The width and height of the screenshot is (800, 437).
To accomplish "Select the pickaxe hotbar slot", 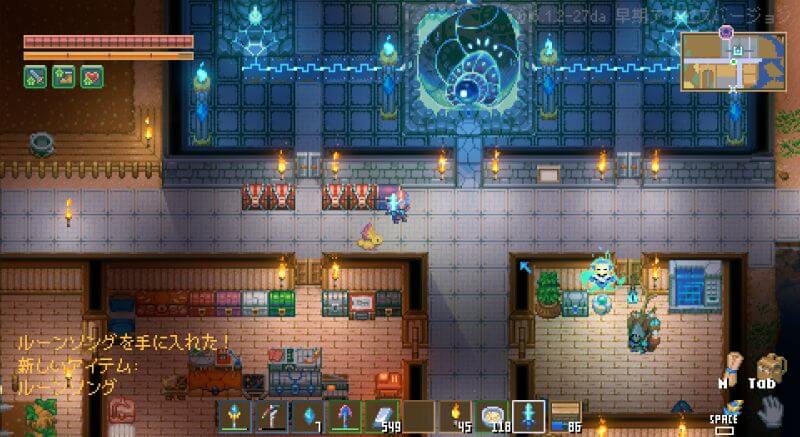I will point(269,416).
